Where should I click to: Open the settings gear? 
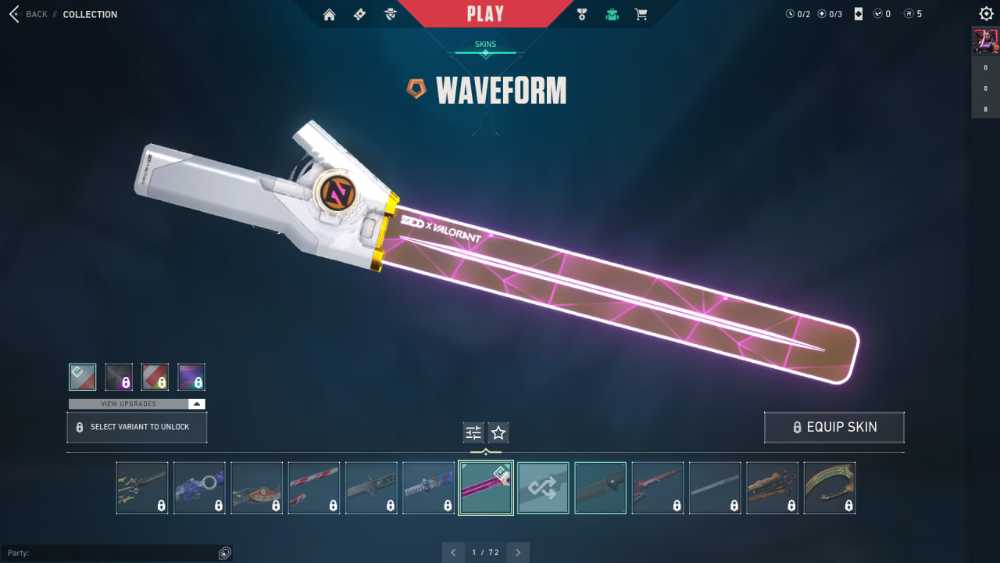(x=986, y=14)
